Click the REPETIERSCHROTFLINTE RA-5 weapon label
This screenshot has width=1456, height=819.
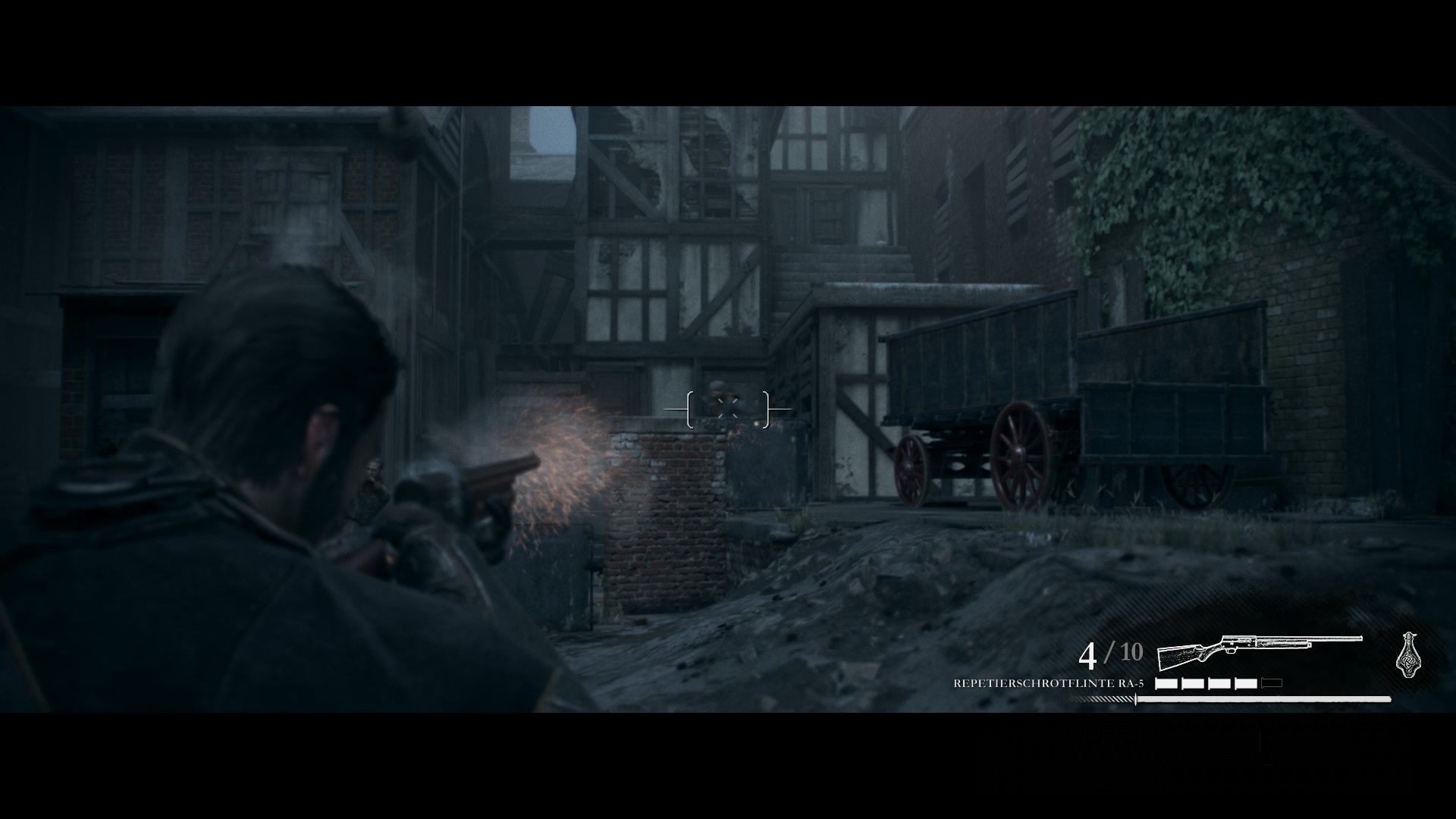click(1049, 682)
